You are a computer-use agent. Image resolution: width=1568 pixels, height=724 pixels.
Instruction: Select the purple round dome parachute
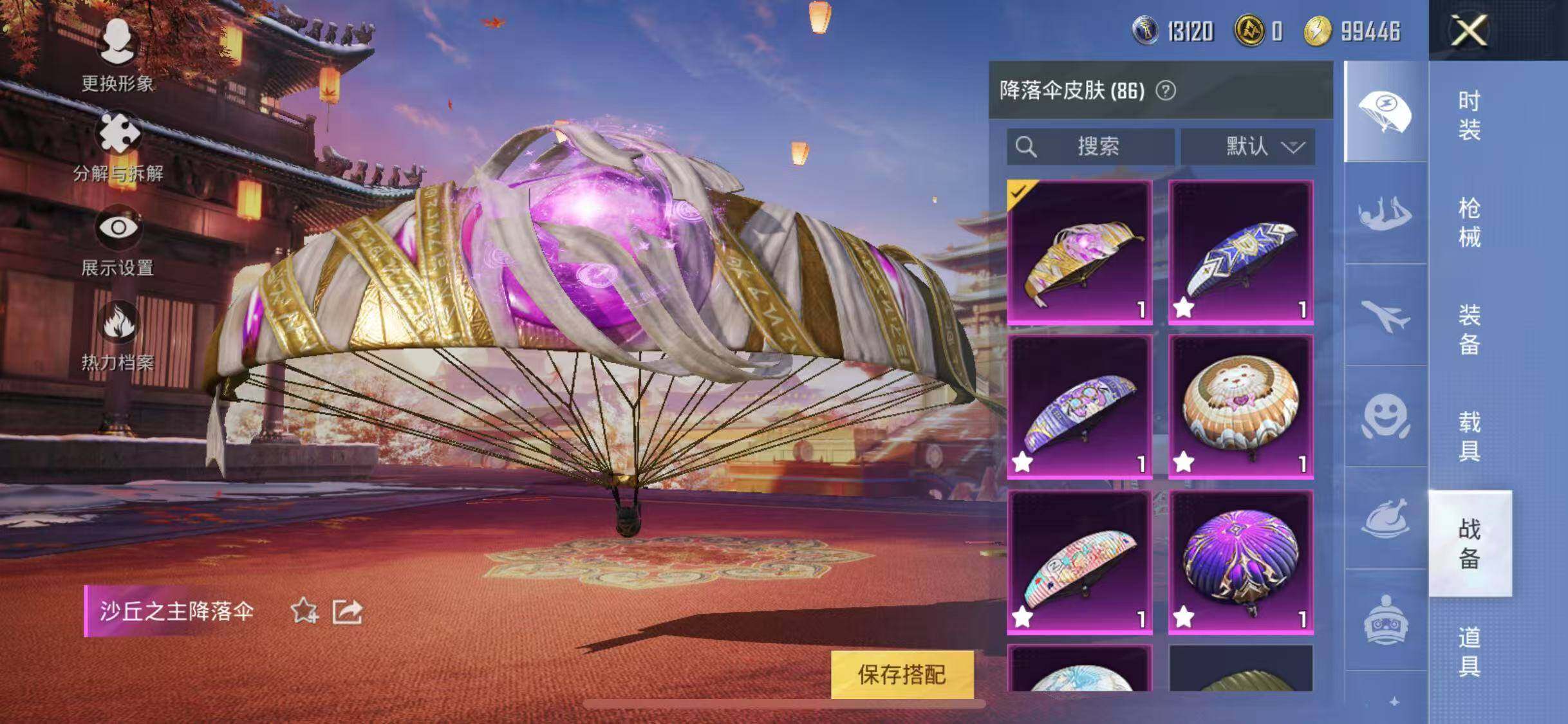tap(1240, 562)
